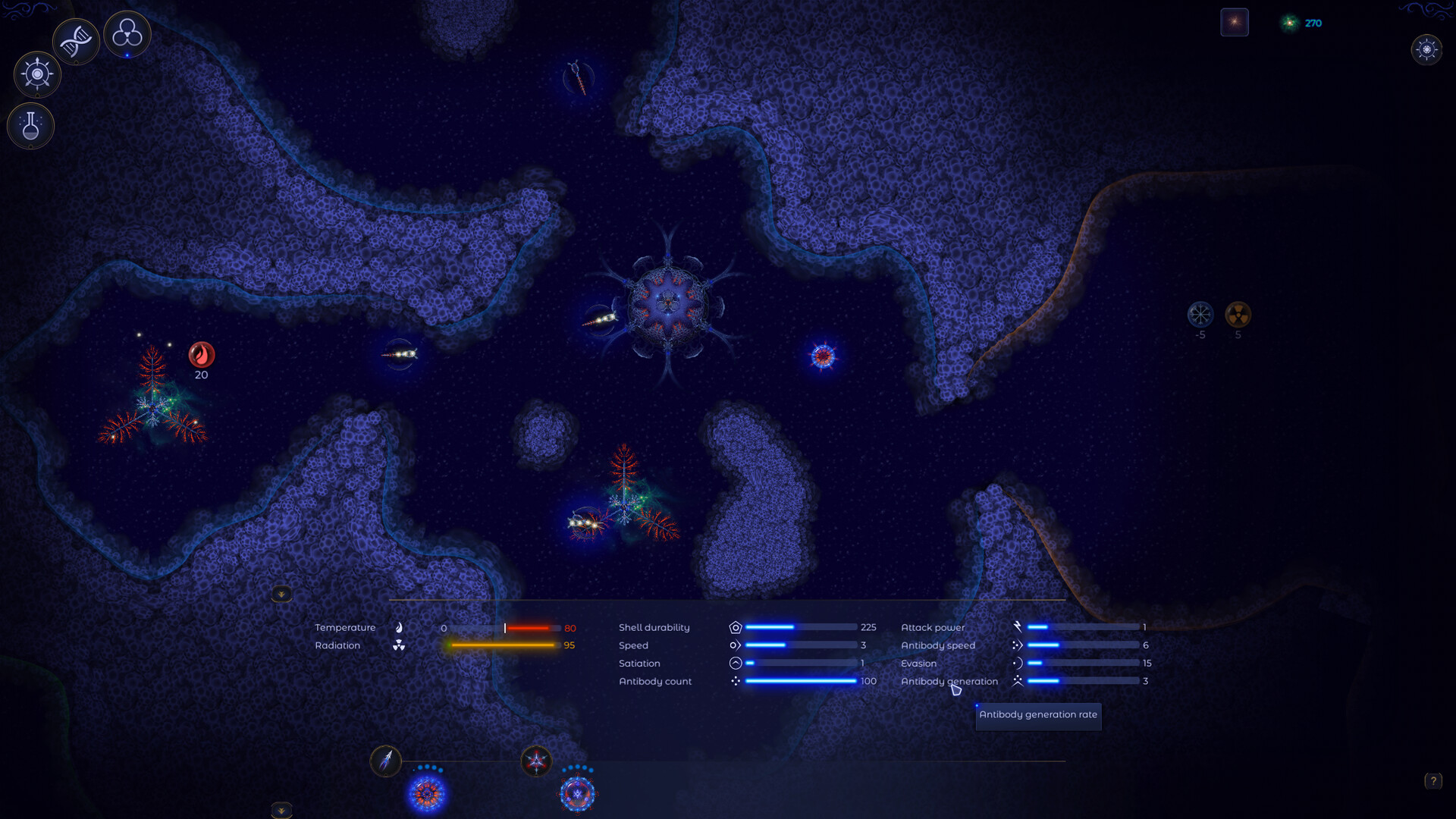Adjust the Speed stat slider

pos(800,645)
